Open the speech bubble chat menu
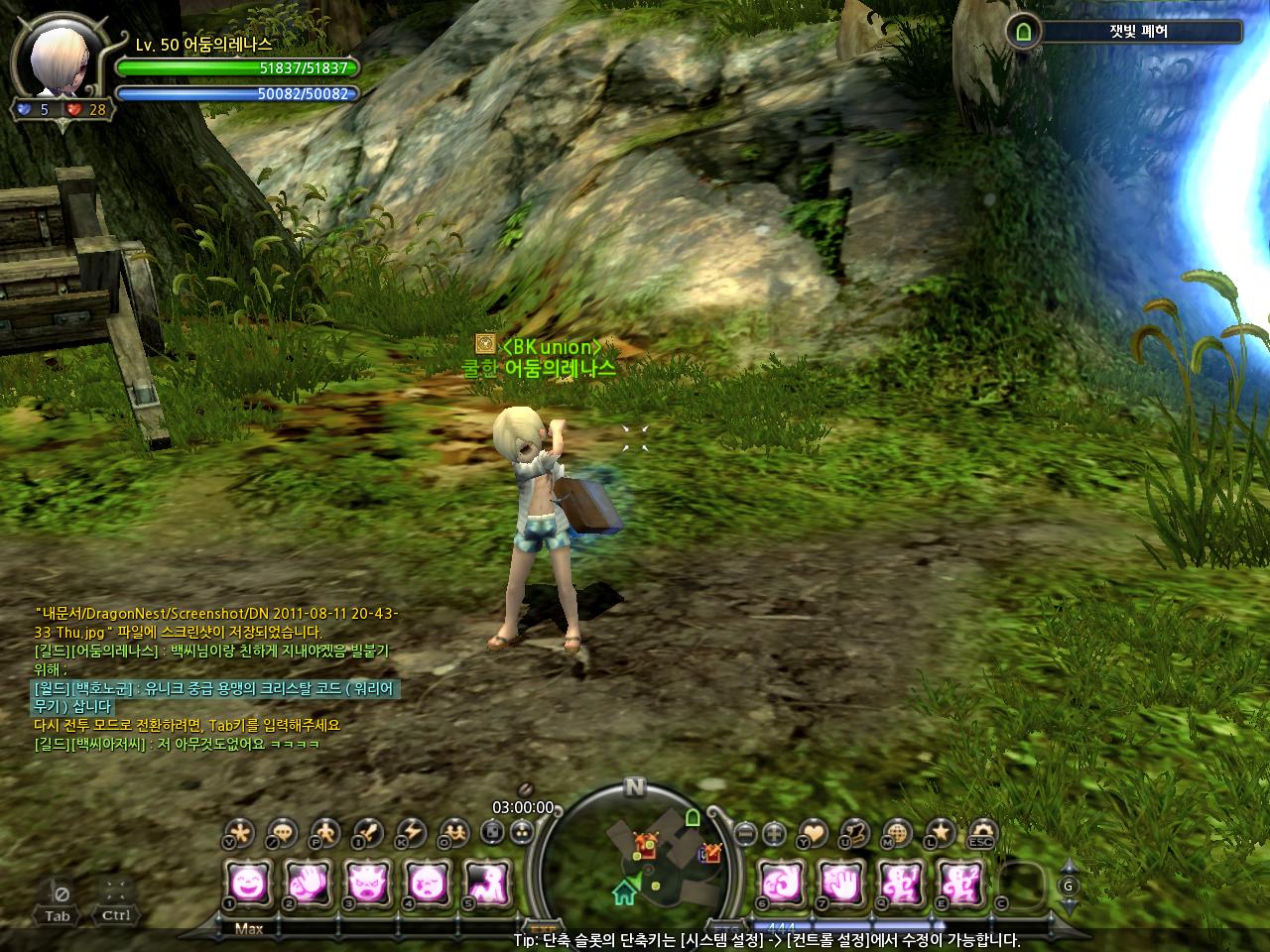Image resolution: width=1270 pixels, height=952 pixels. point(282,832)
